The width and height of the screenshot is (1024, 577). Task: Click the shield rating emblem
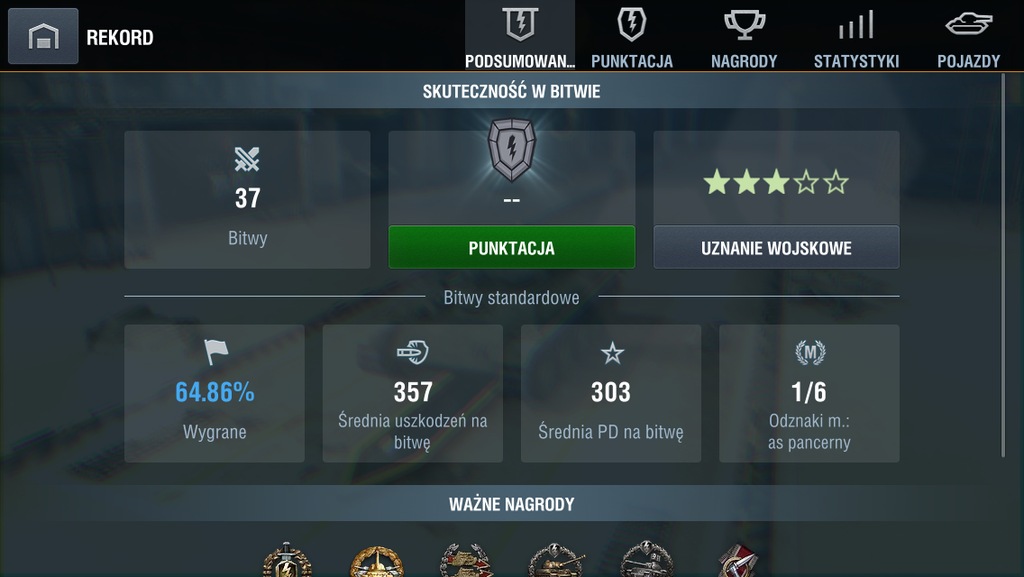pos(511,150)
